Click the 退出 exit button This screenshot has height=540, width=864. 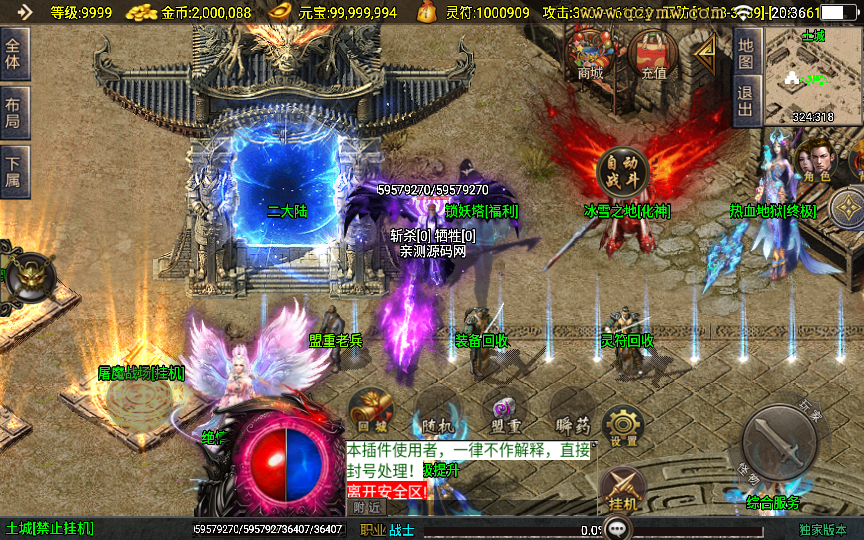(745, 101)
